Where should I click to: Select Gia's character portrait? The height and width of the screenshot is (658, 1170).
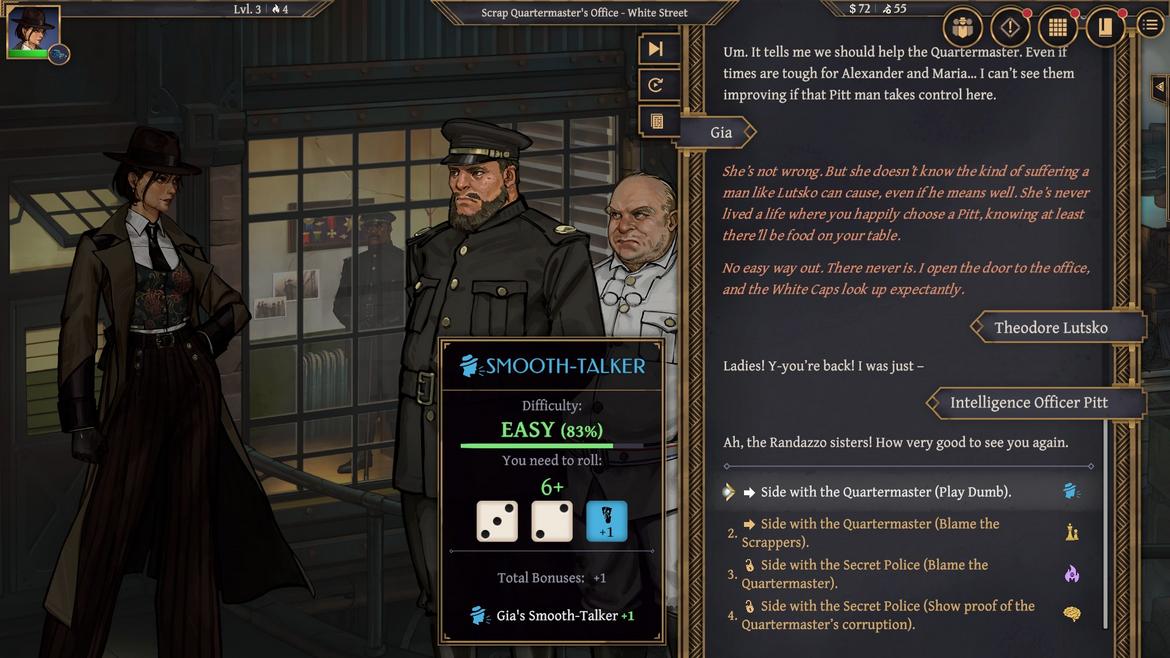[33, 30]
